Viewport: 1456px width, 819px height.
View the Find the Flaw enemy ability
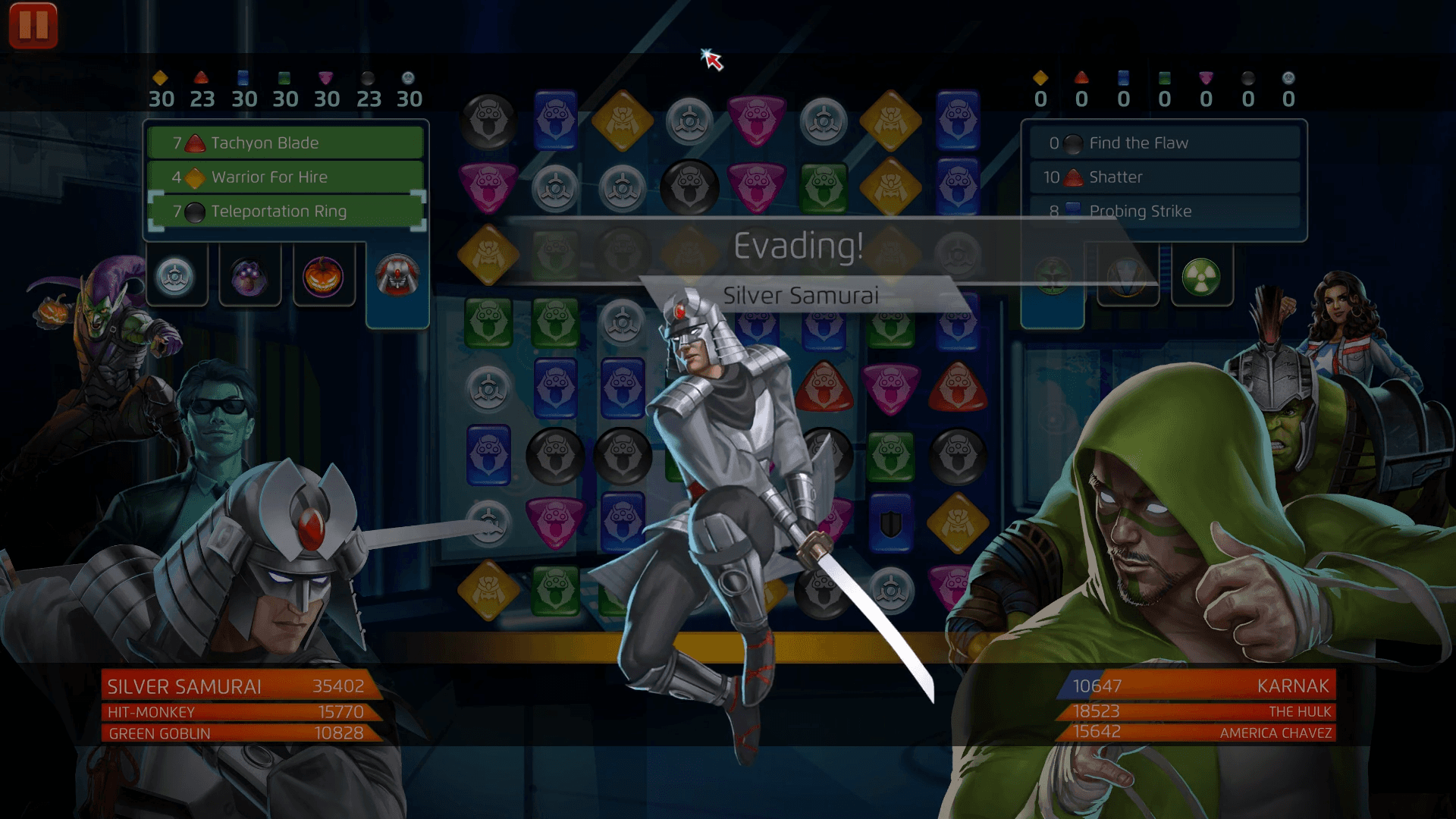tap(1164, 142)
